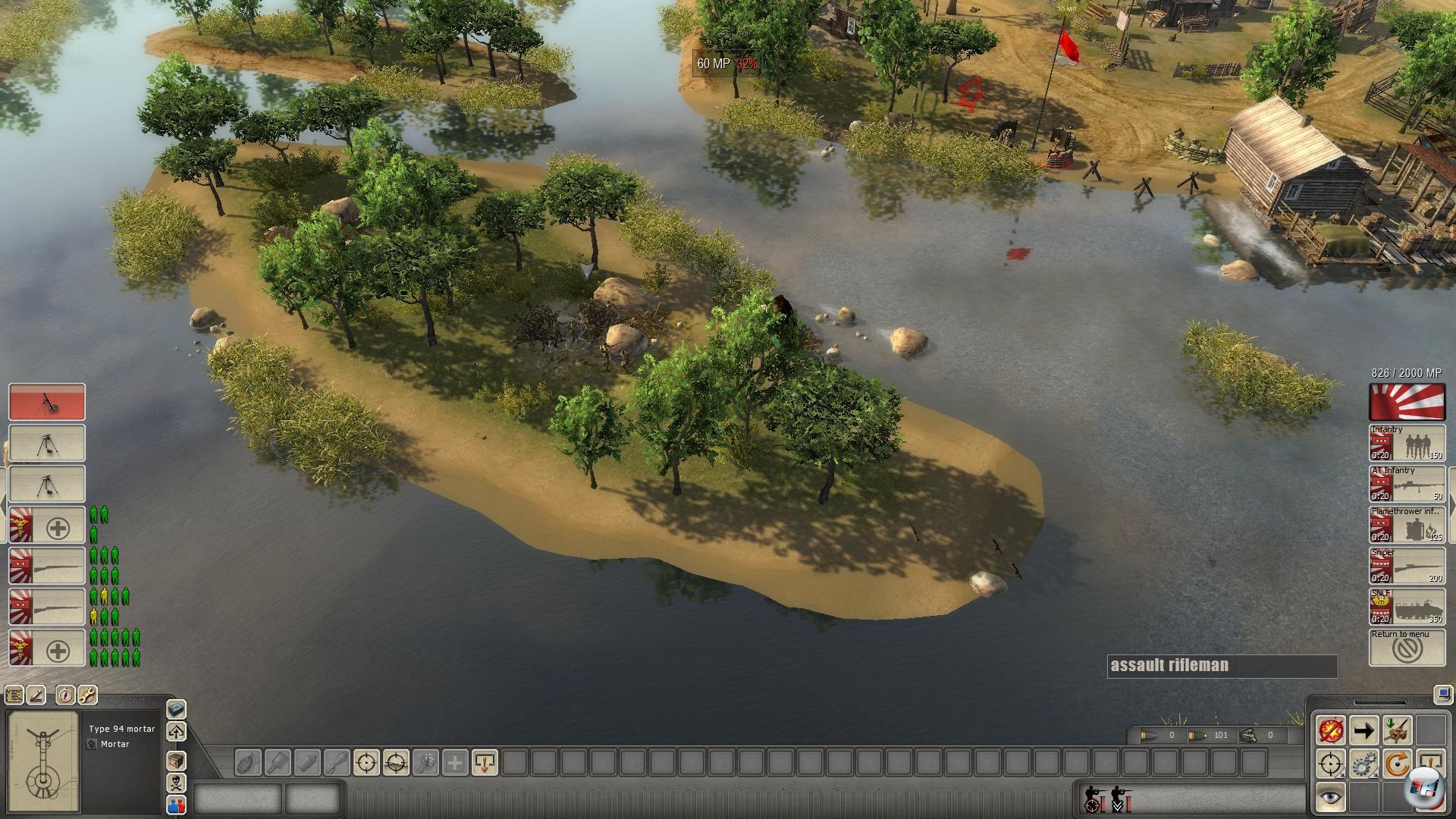Call in the SNLF vehicle unit
This screenshot has width=1456, height=819.
tap(1407, 607)
